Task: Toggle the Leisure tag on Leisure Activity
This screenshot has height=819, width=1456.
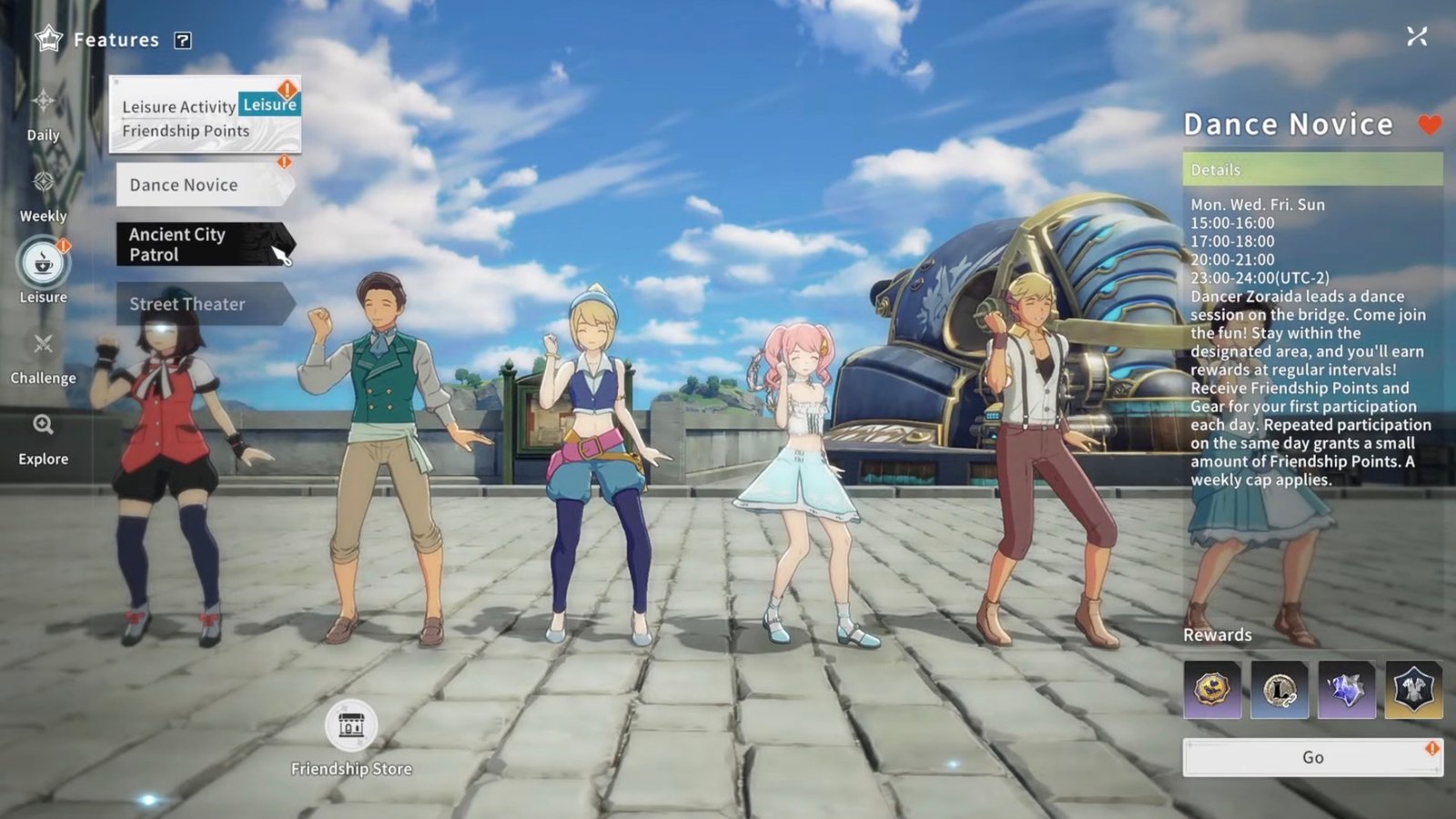Action: [268, 104]
